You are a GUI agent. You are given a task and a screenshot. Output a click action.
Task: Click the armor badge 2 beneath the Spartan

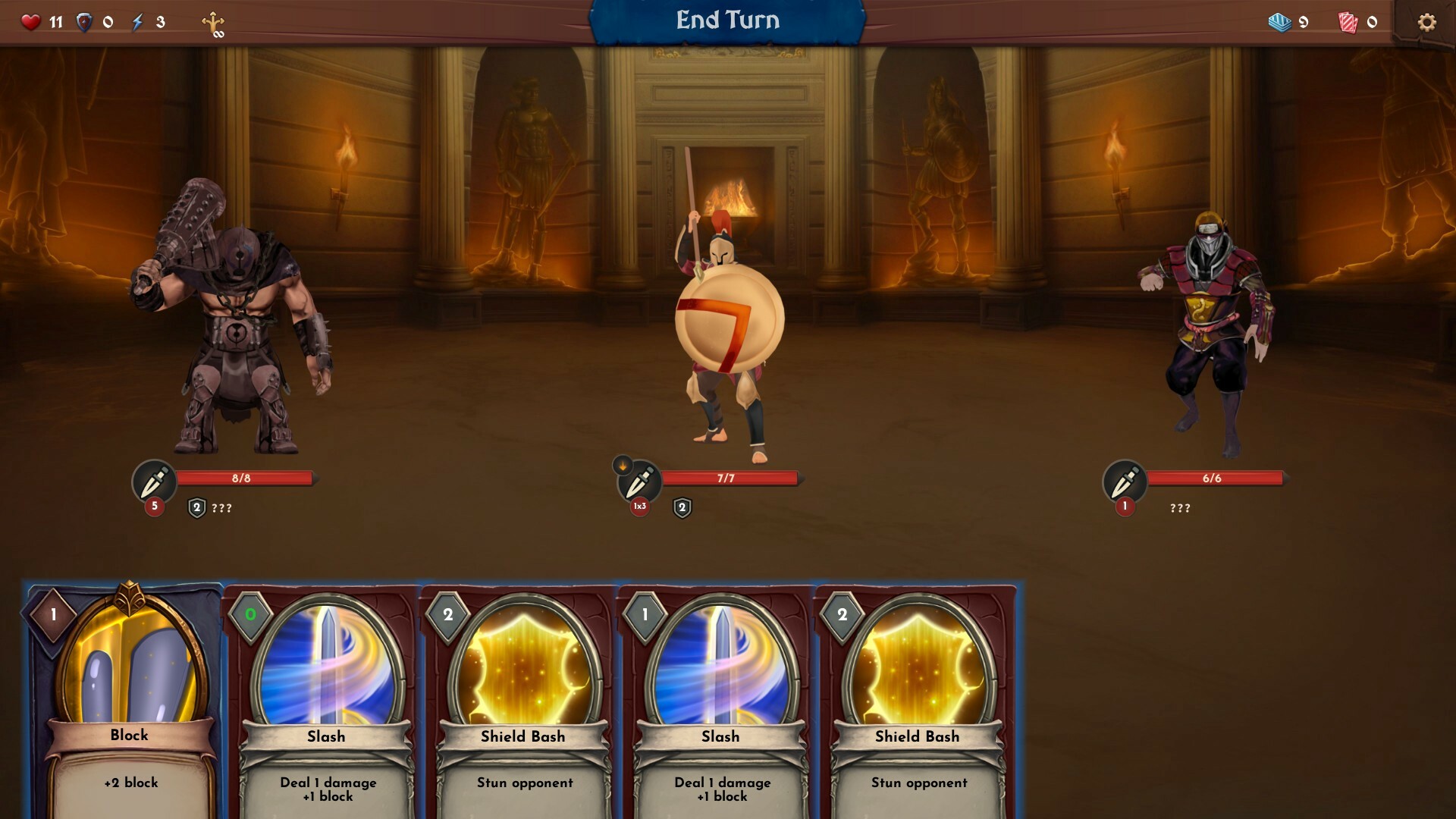(x=683, y=506)
